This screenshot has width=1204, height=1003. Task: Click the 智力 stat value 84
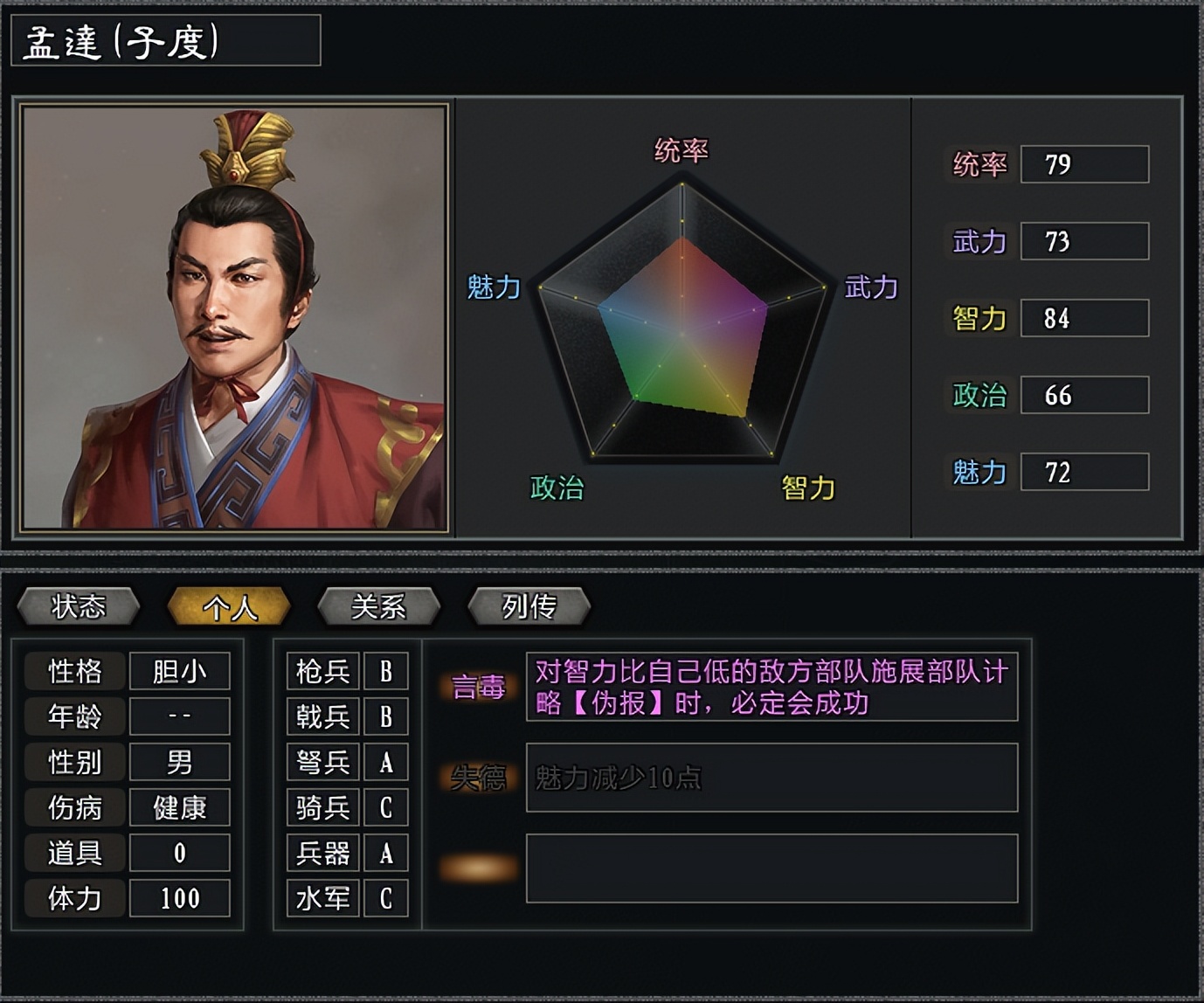(x=1084, y=318)
